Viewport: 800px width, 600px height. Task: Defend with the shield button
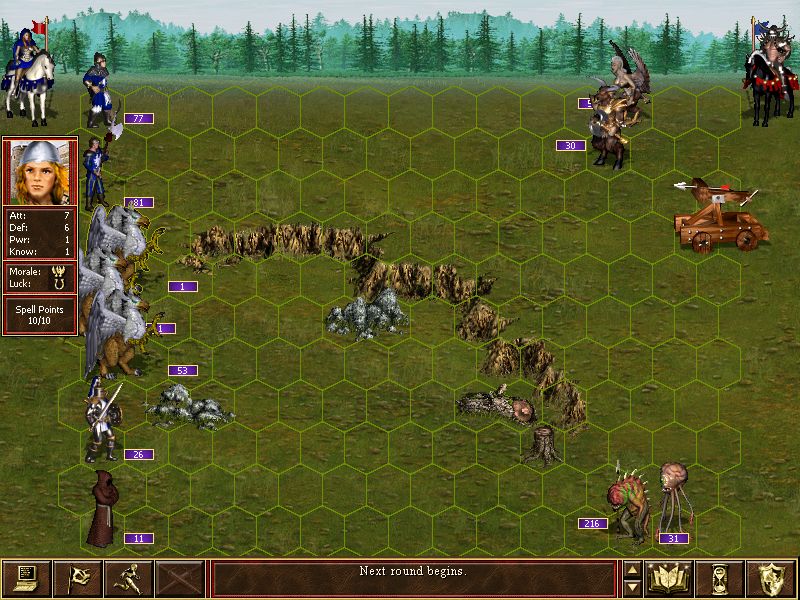click(773, 578)
